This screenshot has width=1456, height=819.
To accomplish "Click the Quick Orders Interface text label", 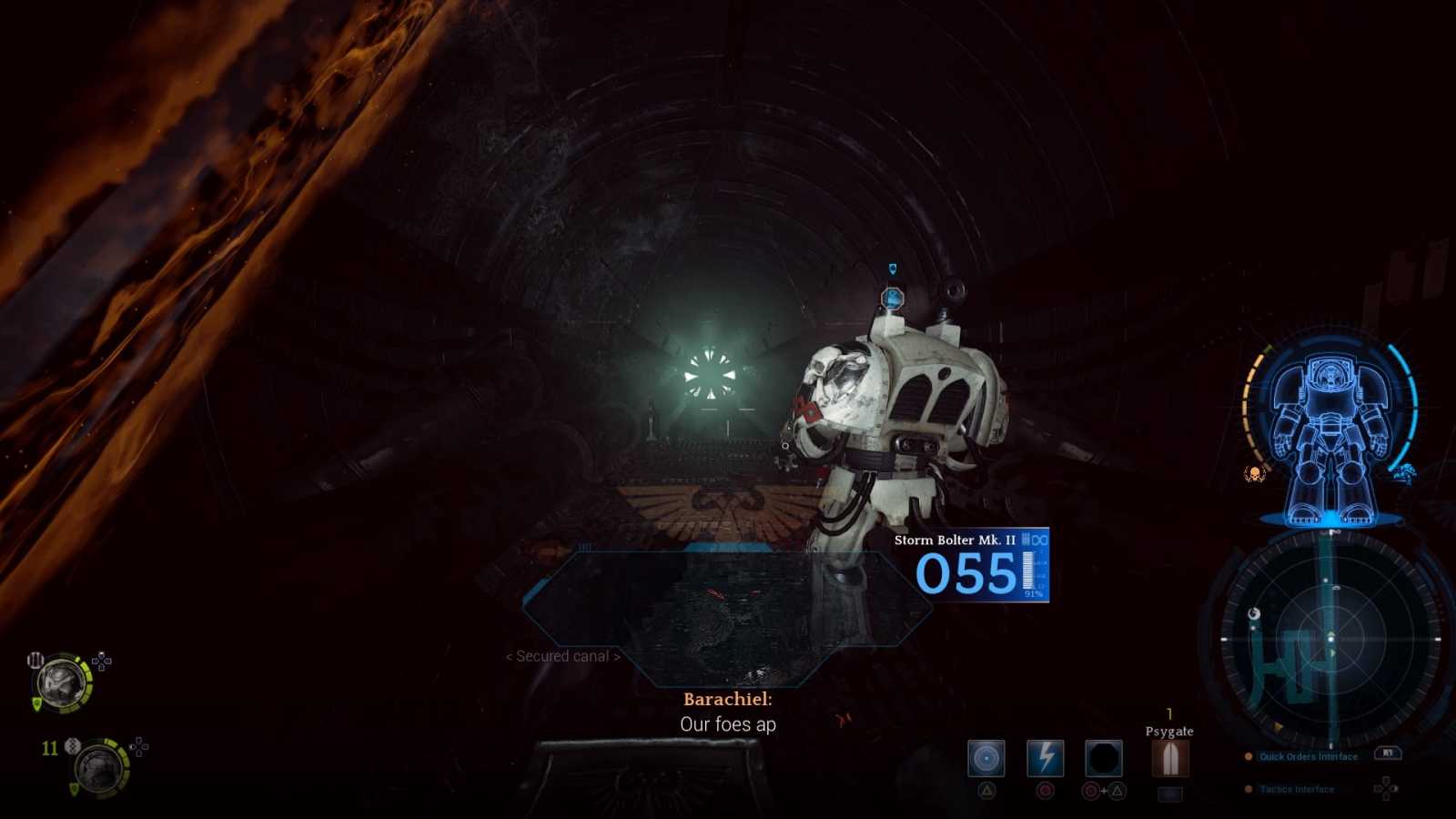I will (1309, 756).
